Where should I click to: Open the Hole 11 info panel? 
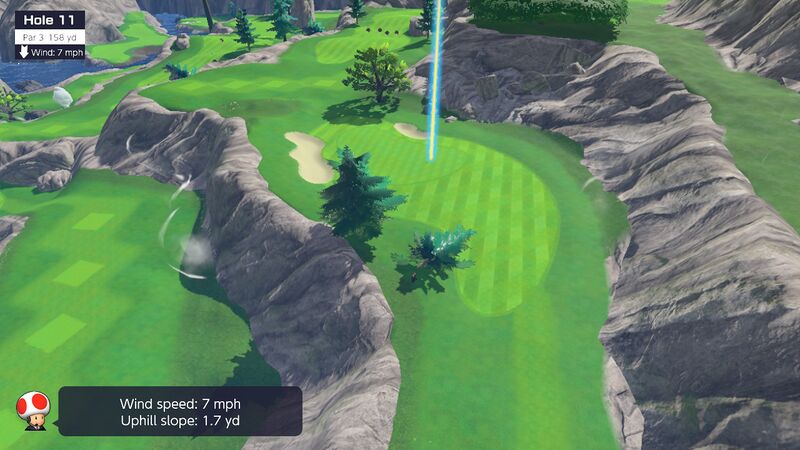pyautogui.click(x=49, y=20)
